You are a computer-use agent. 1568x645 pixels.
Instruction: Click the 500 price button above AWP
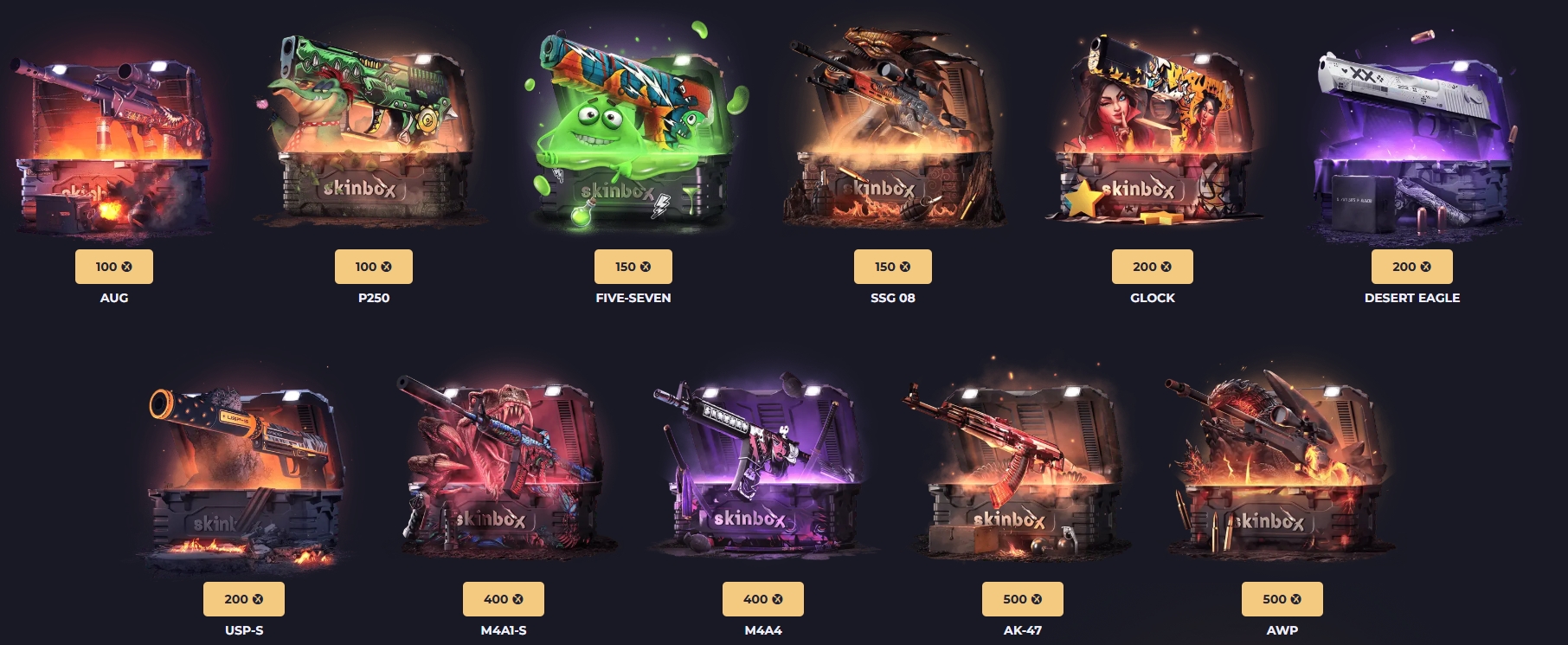pyautogui.click(x=1282, y=599)
